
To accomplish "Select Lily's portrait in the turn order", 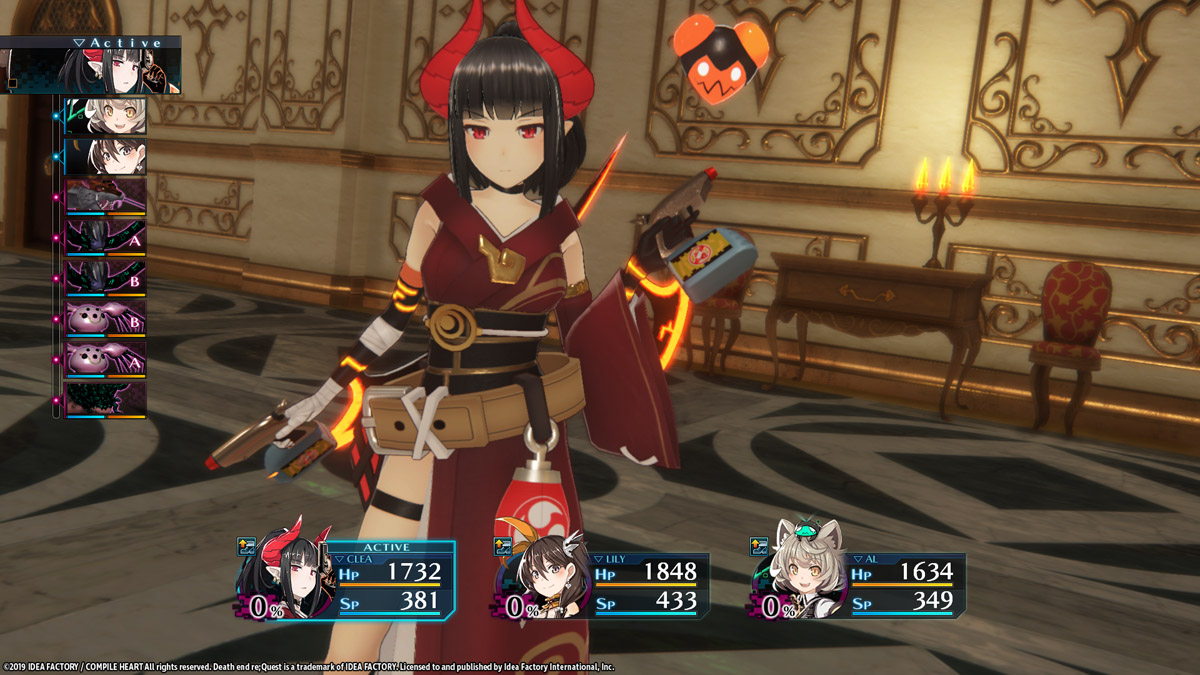I will click(x=106, y=157).
